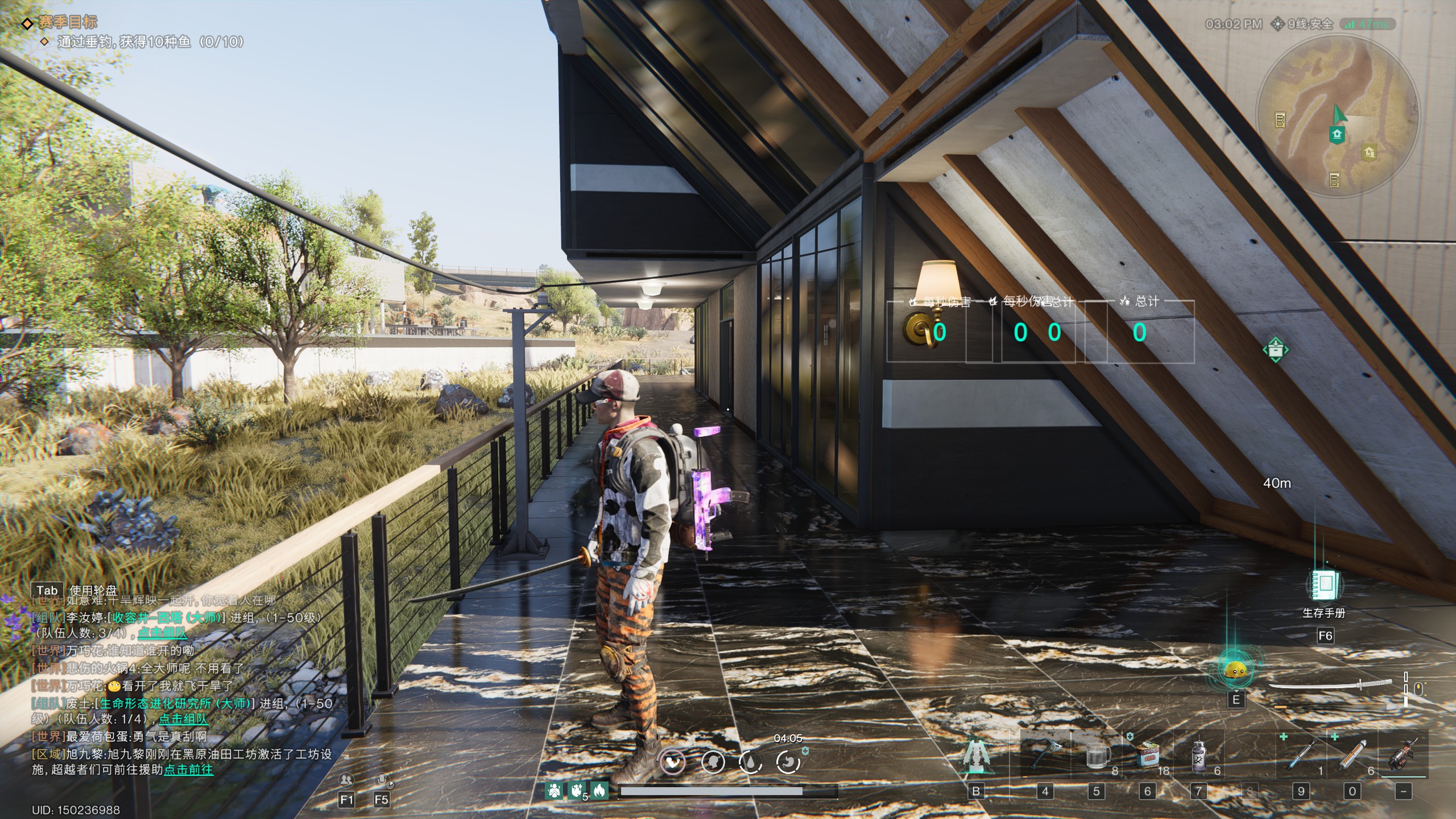Click the stomach hunger status icon
Screen dimensions: 1456x819
[x=673, y=762]
